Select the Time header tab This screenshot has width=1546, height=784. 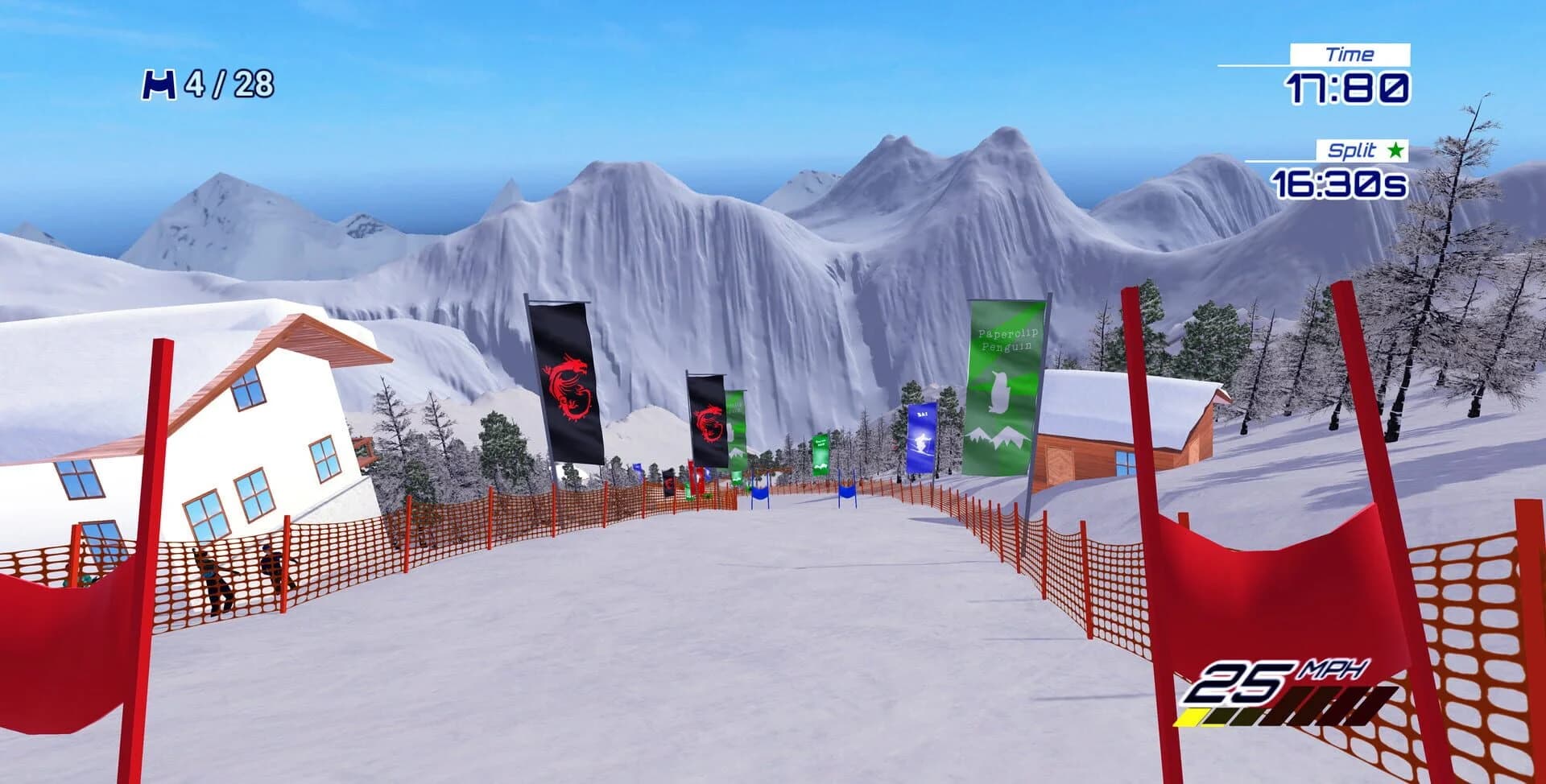coord(1352,53)
